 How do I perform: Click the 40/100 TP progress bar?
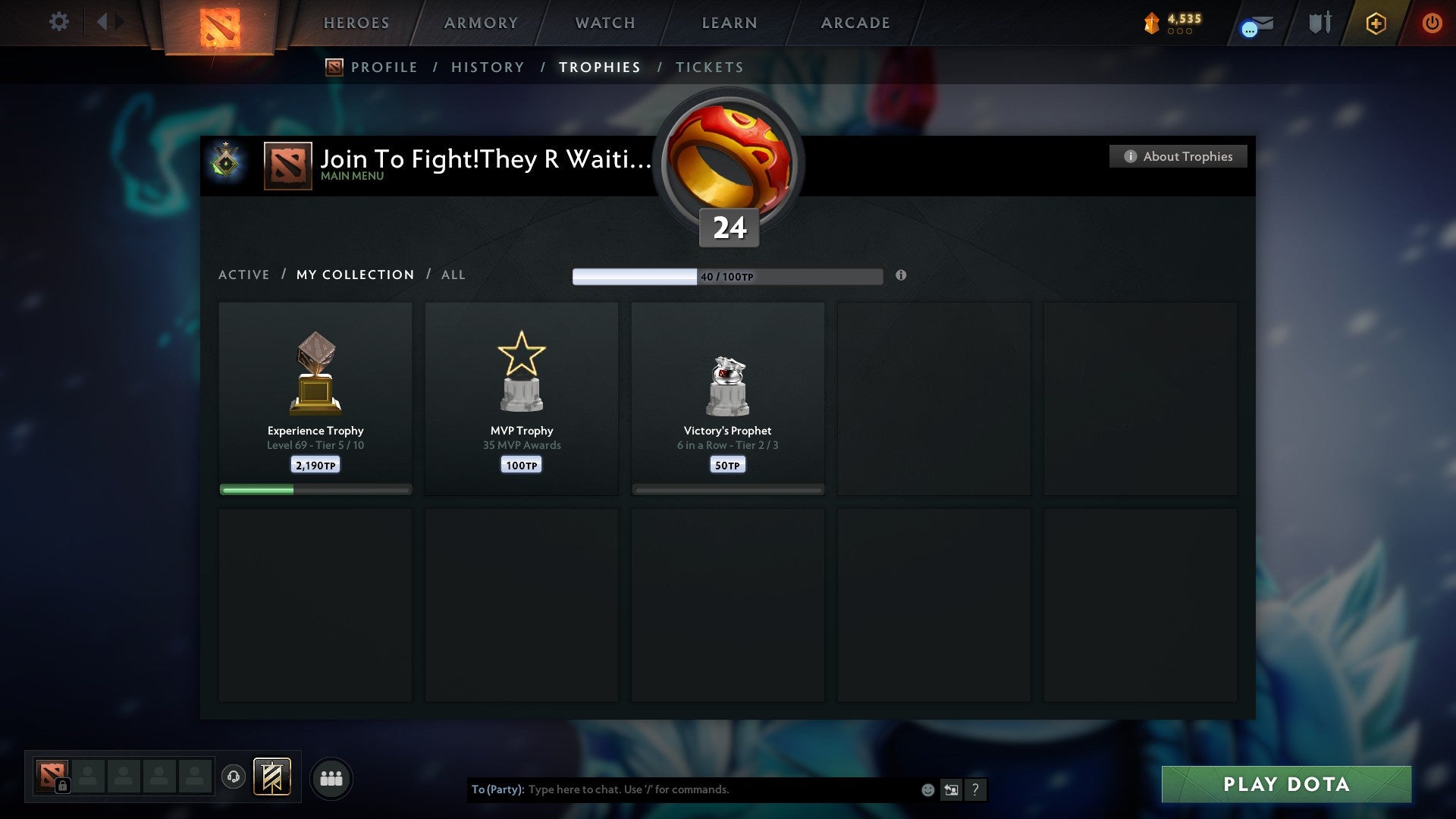click(x=728, y=276)
